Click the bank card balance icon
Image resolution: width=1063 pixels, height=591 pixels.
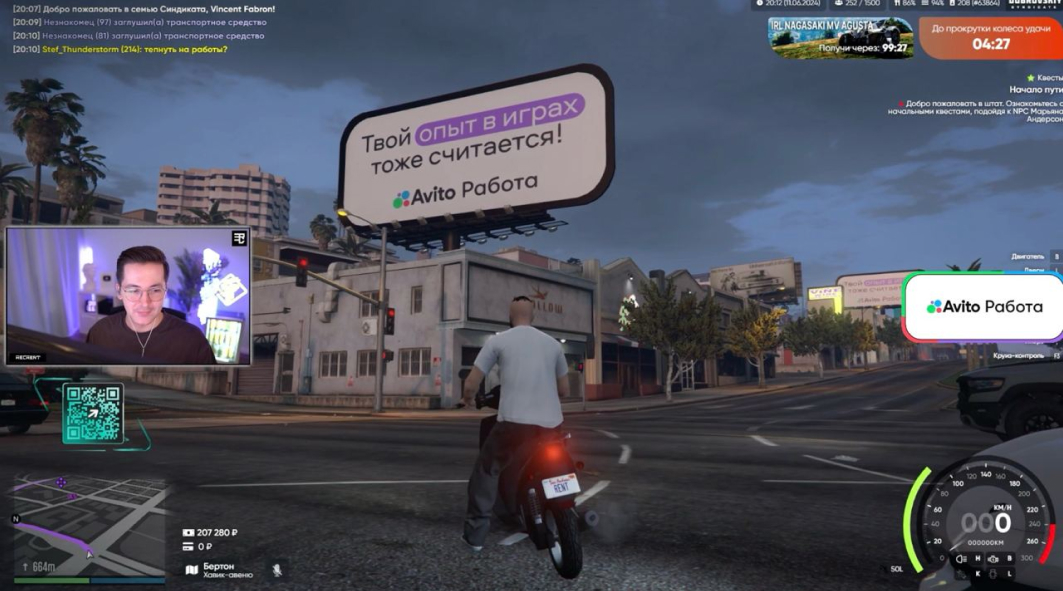(x=188, y=547)
